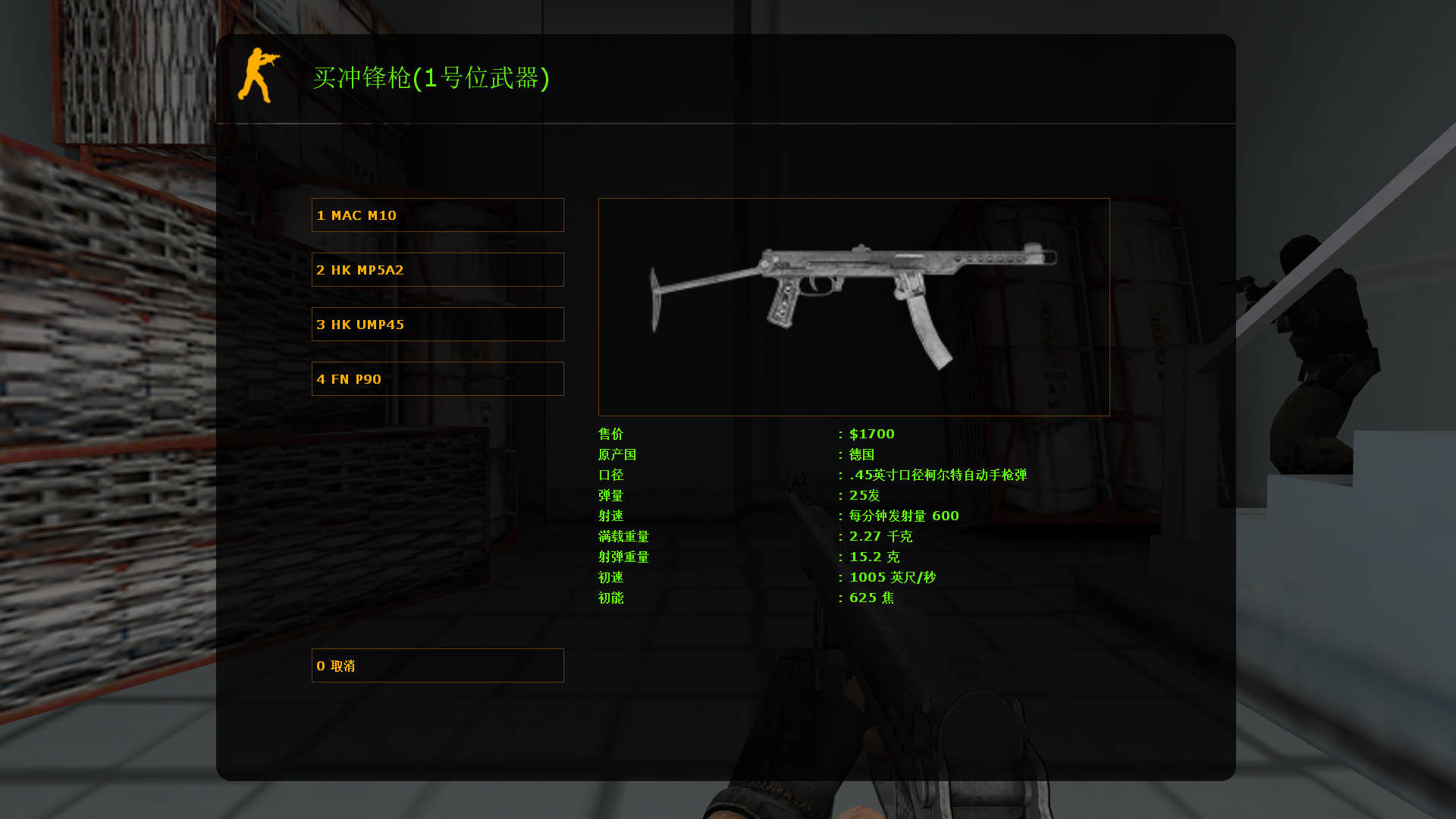Click the 25发 magazine capacity value
Image resolution: width=1456 pixels, height=819 pixels.
click(863, 495)
